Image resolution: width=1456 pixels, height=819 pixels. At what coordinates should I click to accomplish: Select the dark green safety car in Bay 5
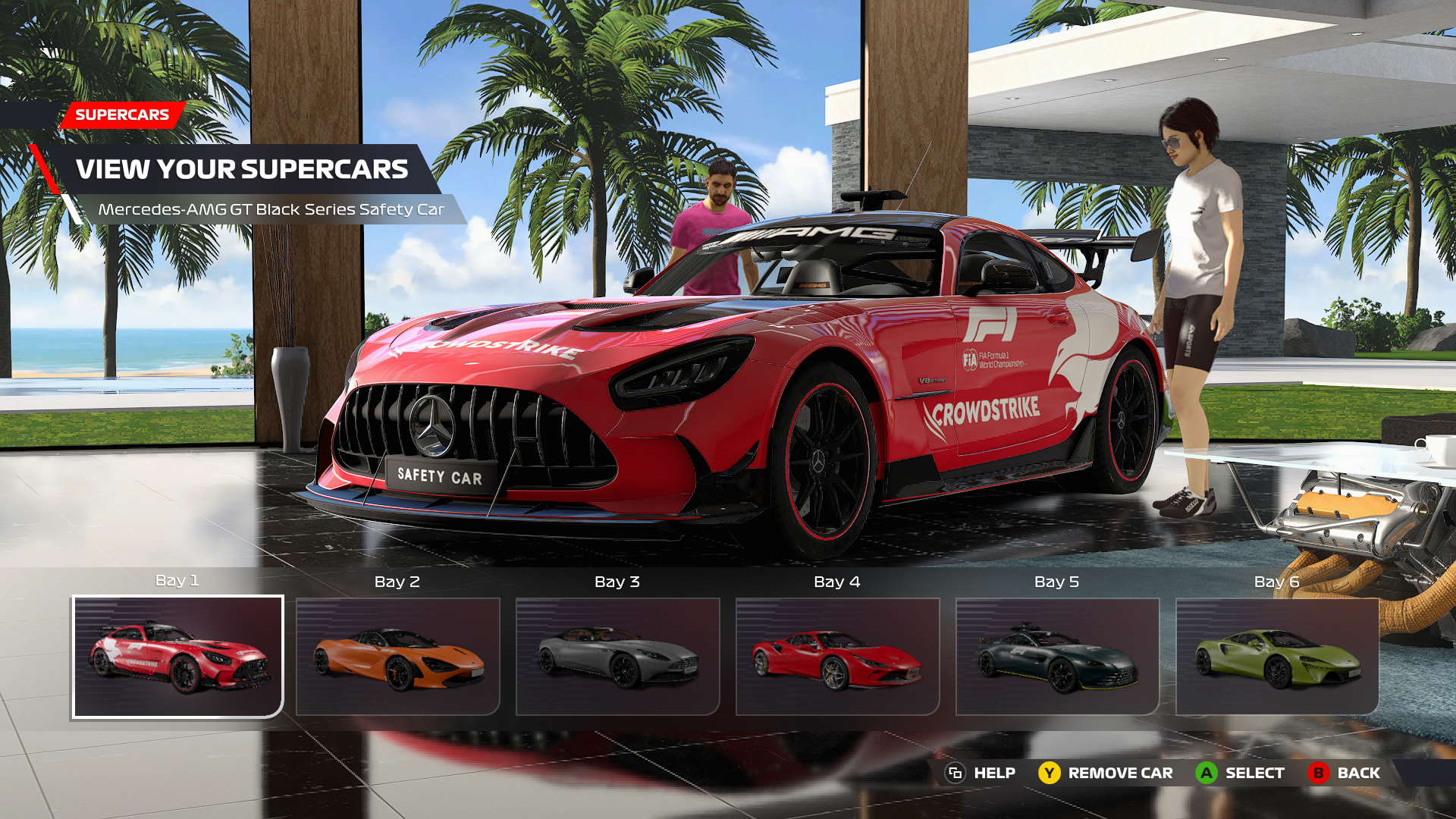[1057, 657]
